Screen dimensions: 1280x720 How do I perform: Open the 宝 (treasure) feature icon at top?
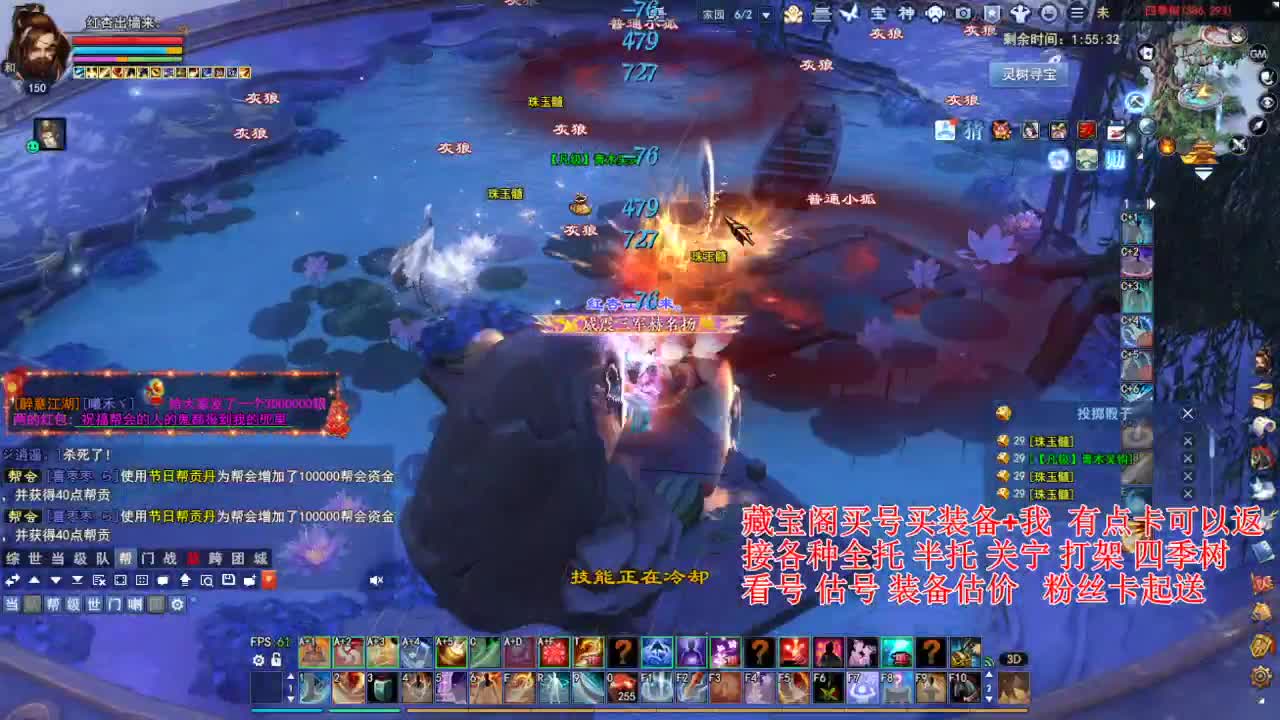(880, 13)
